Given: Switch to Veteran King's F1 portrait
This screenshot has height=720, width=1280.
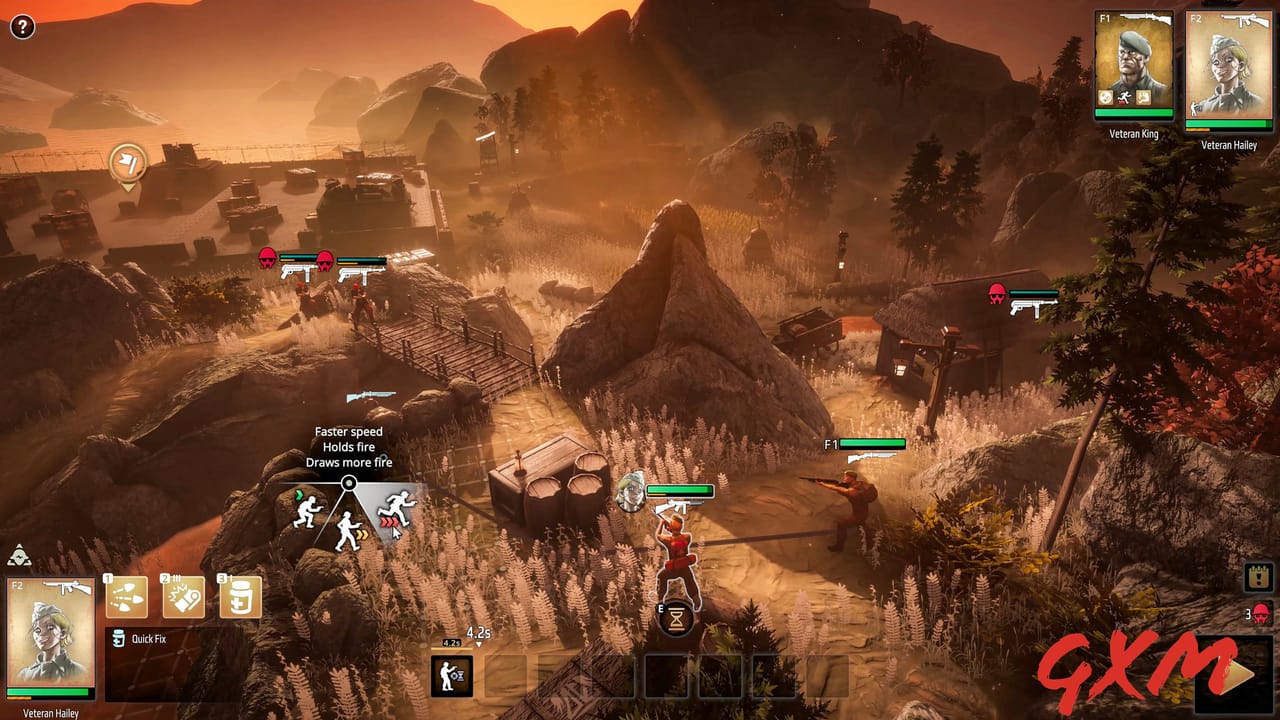Looking at the screenshot, I should [x=1135, y=60].
